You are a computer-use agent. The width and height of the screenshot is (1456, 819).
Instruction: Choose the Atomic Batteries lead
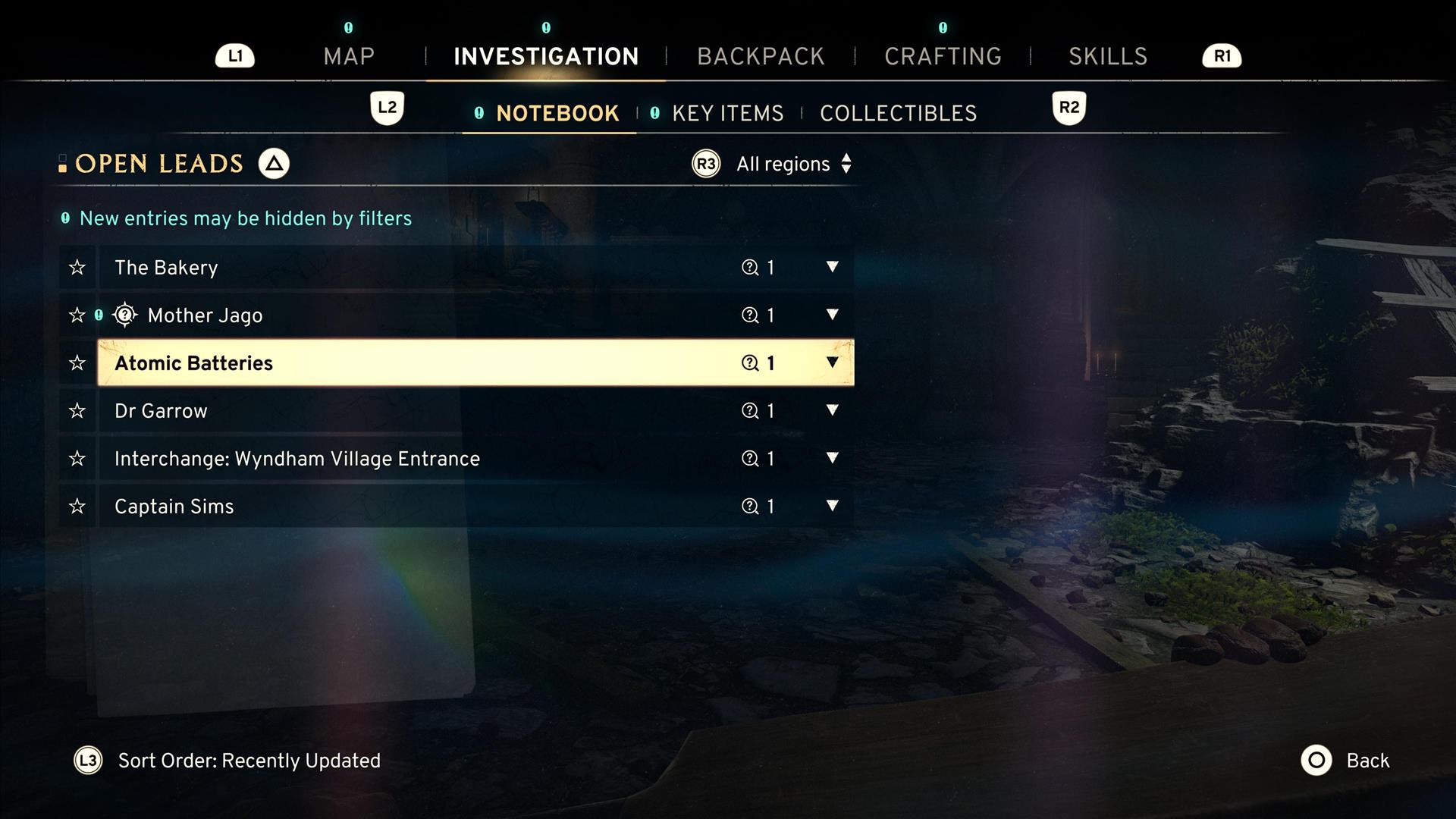pyautogui.click(x=193, y=363)
